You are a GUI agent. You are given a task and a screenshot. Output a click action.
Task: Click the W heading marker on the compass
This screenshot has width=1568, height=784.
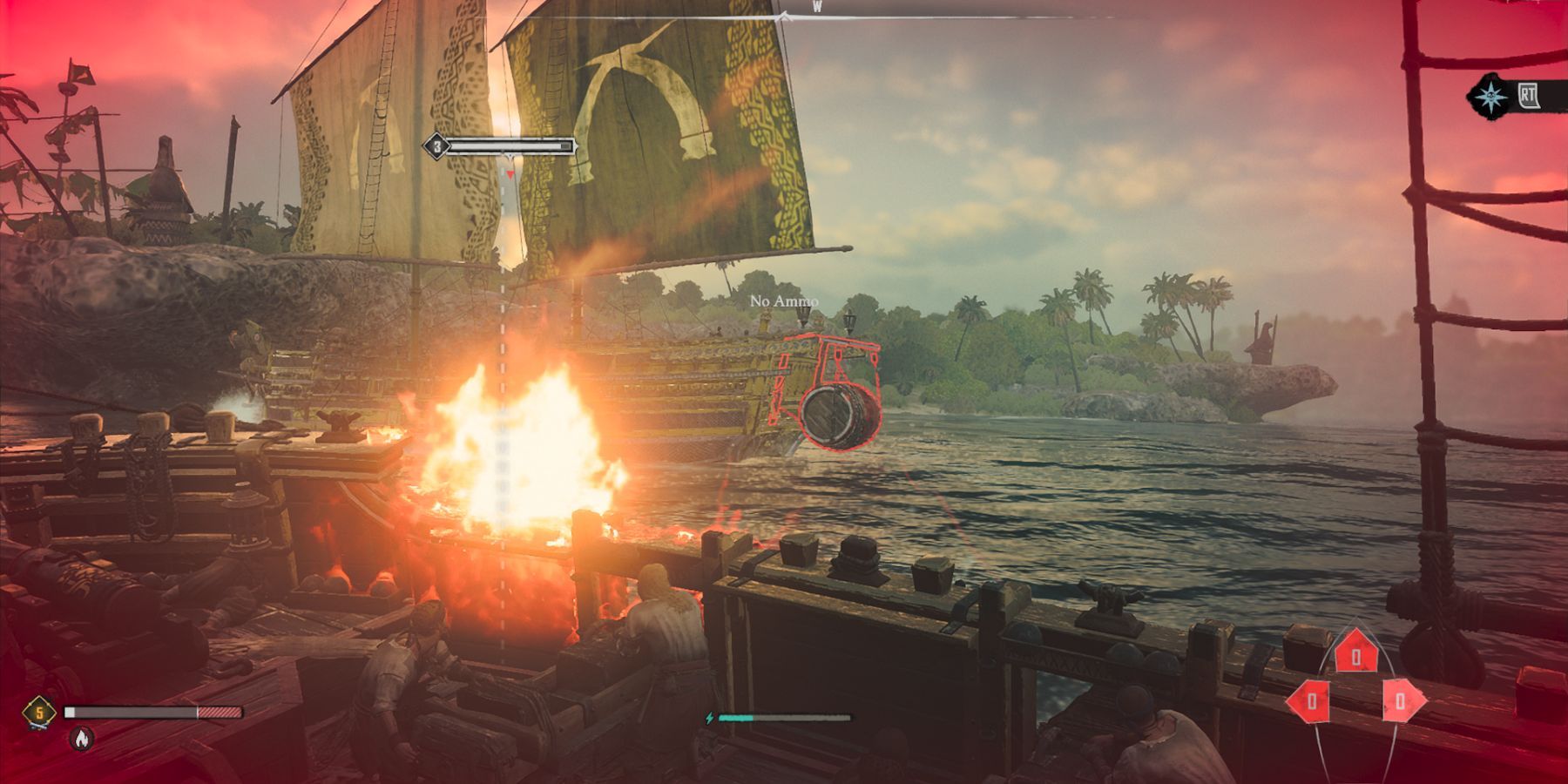(819, 7)
